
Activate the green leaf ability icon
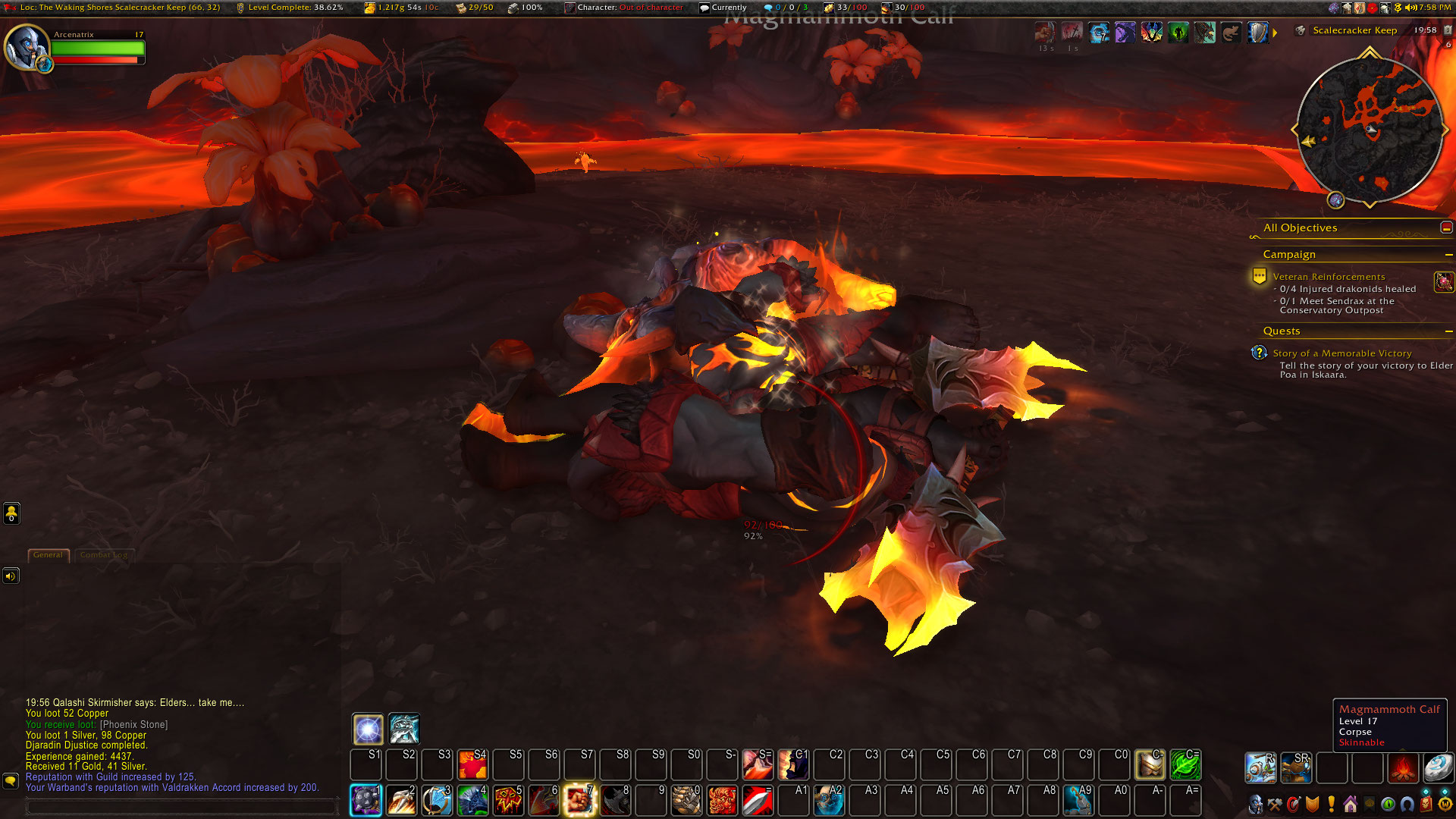click(1185, 765)
